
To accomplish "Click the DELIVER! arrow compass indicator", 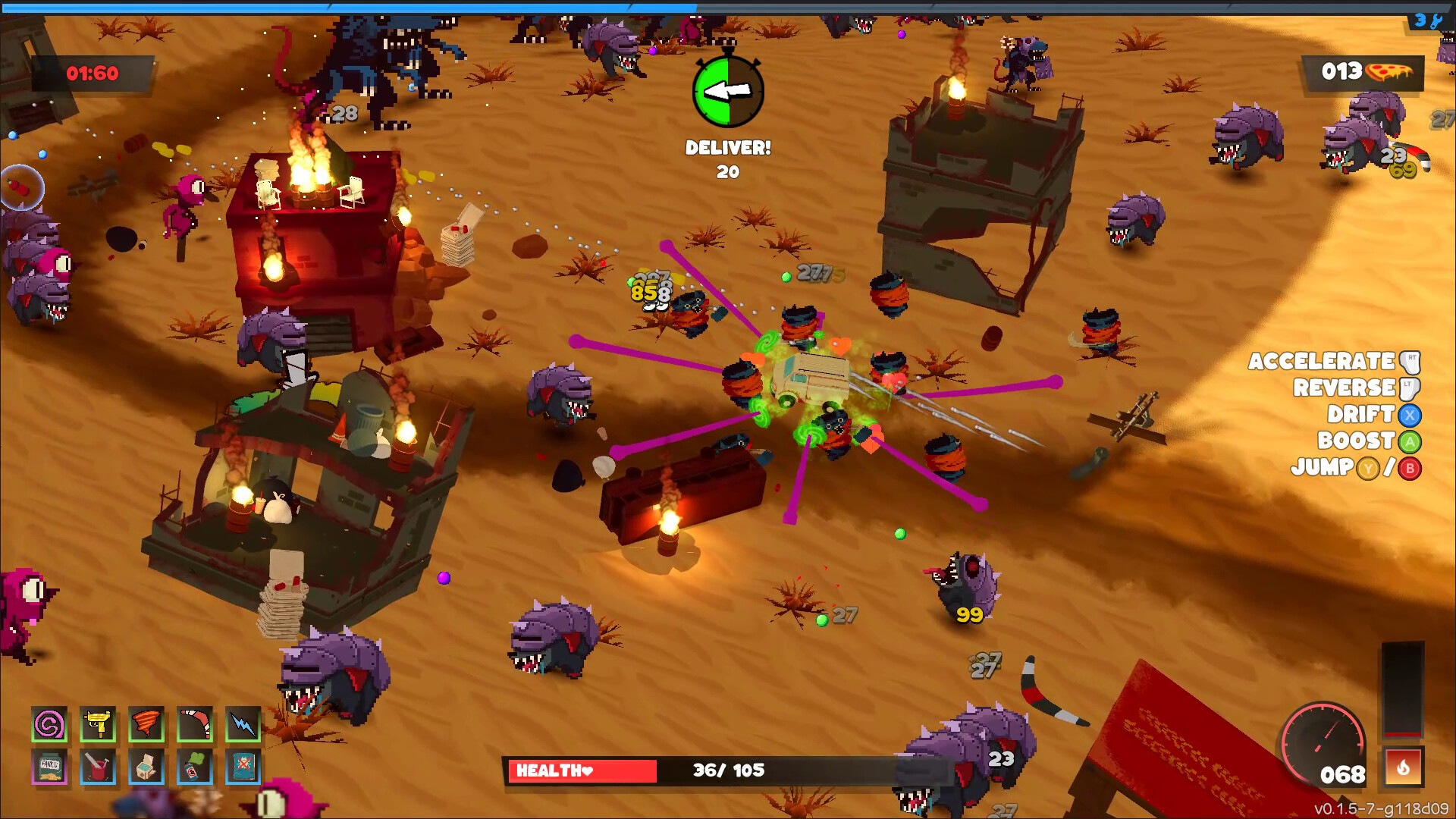I will click(x=727, y=91).
